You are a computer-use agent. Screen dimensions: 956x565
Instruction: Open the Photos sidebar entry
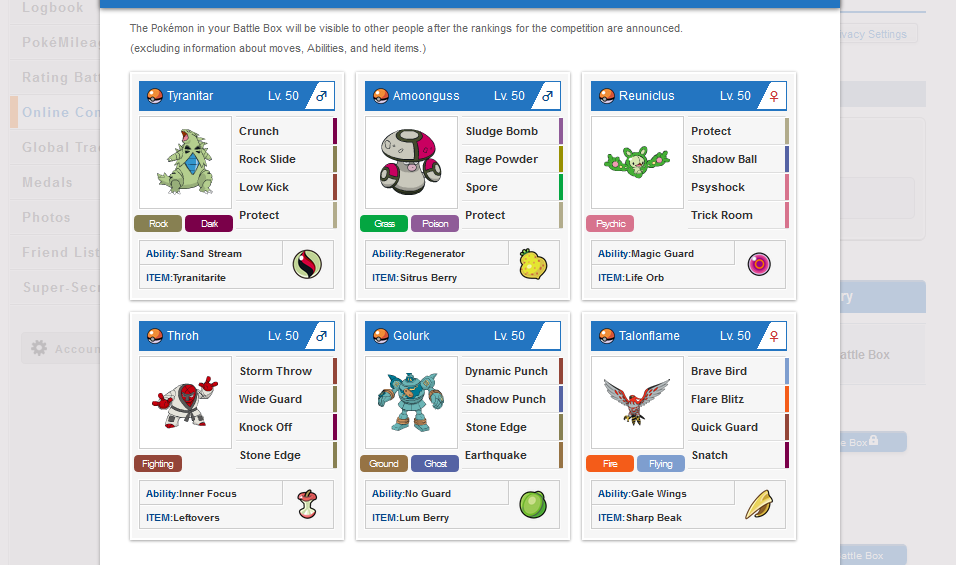click(x=47, y=217)
